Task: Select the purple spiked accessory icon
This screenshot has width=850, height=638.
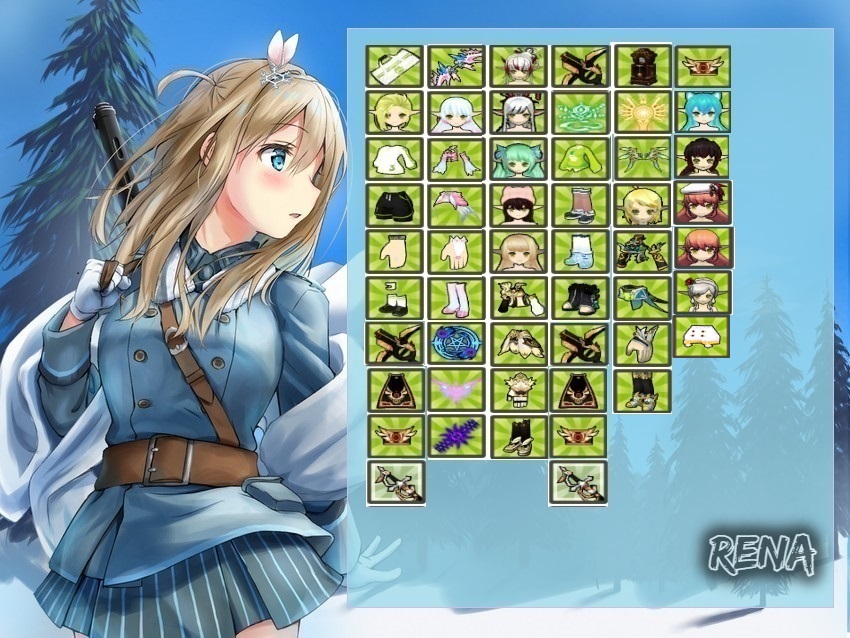Action: point(457,436)
